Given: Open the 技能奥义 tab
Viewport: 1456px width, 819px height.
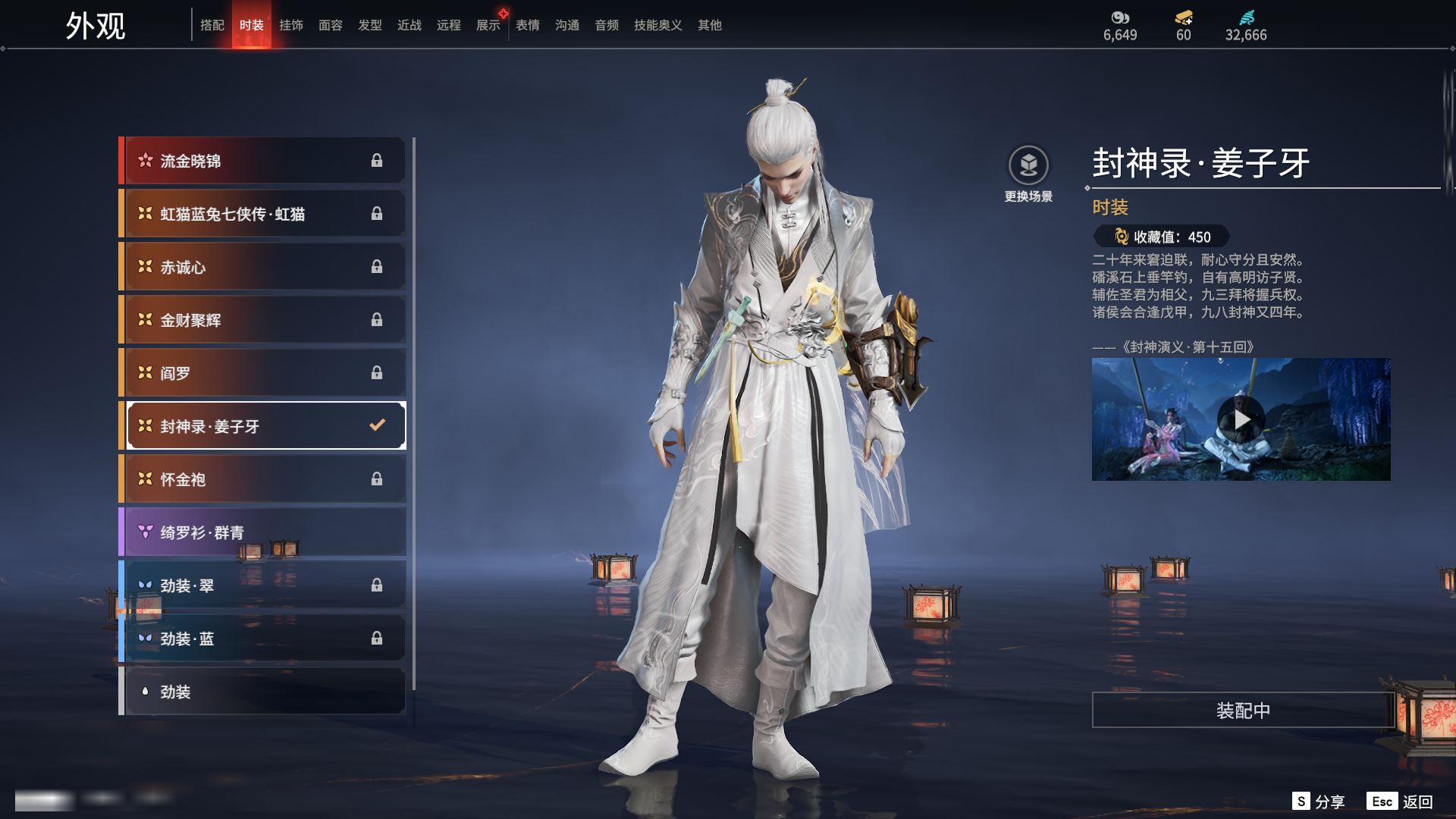Looking at the screenshot, I should (658, 25).
